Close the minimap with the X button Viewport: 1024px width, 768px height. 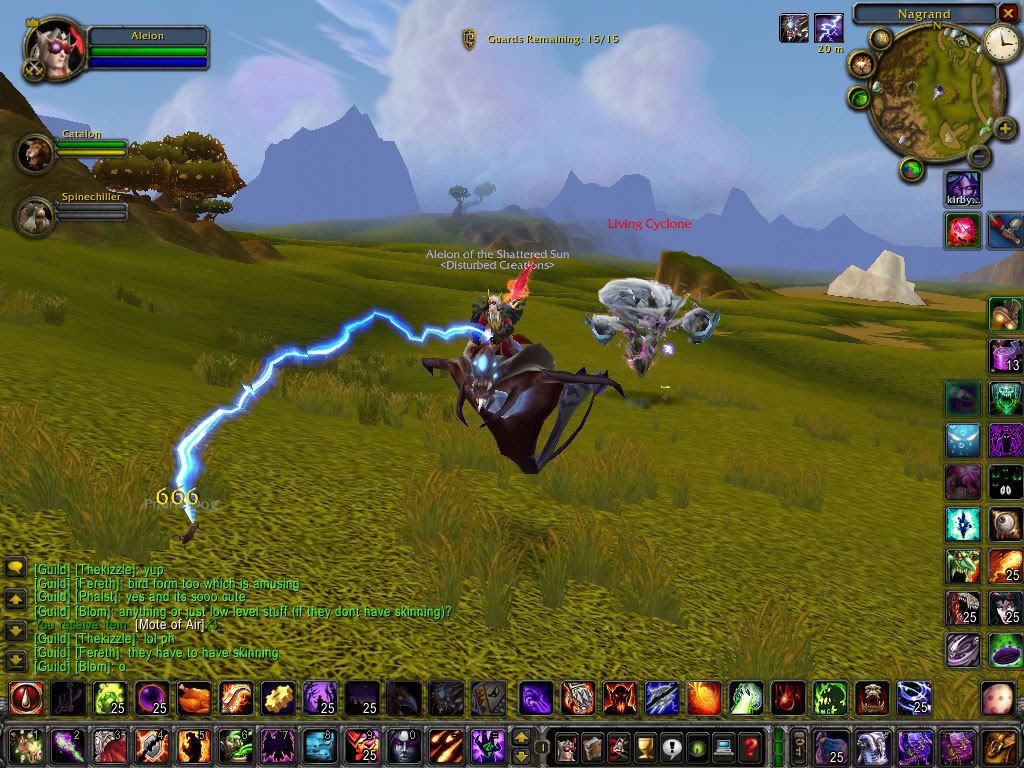point(1007,13)
